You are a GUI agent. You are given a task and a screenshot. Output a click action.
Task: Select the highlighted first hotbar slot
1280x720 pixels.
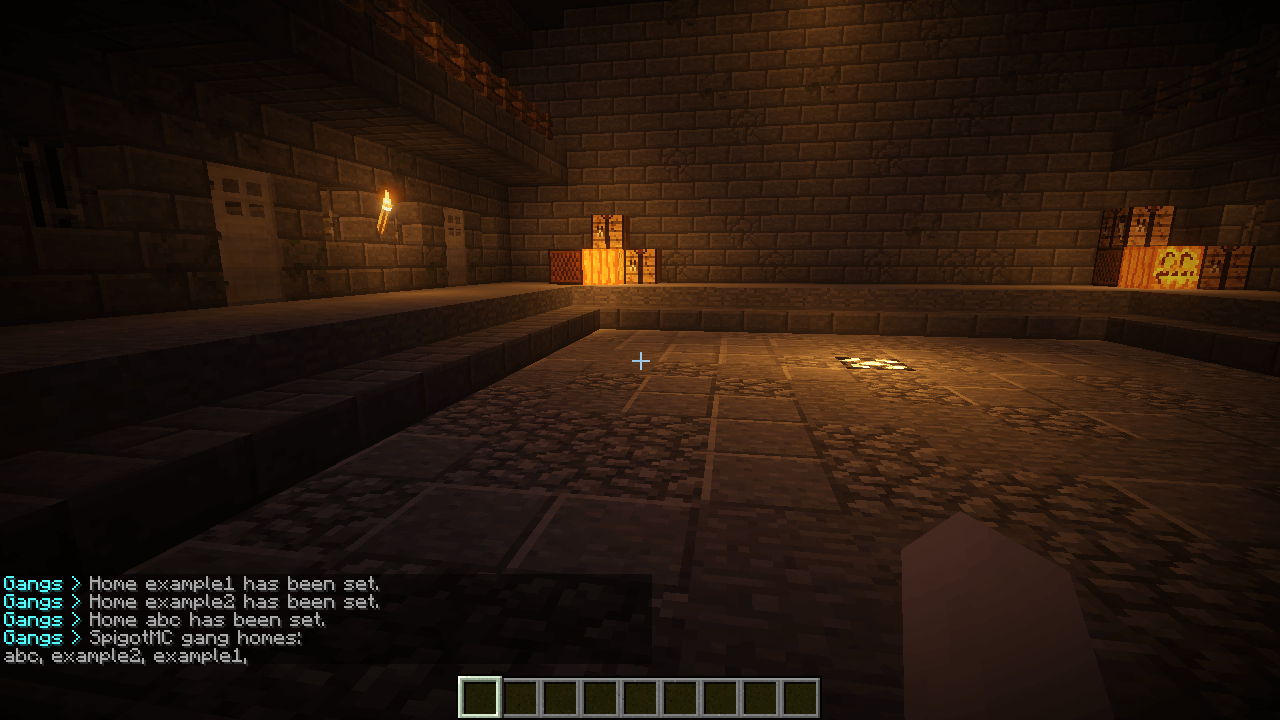[x=479, y=697]
